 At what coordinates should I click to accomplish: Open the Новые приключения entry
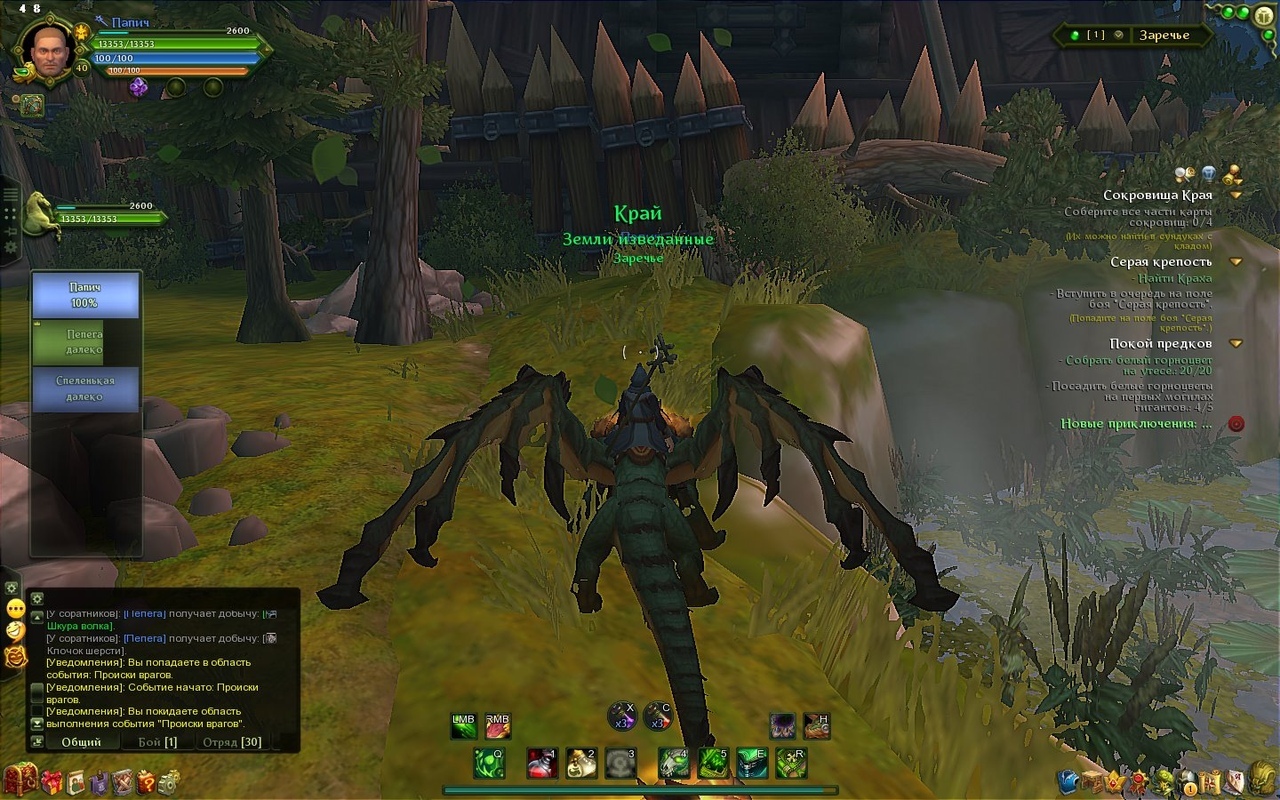click(x=1136, y=424)
